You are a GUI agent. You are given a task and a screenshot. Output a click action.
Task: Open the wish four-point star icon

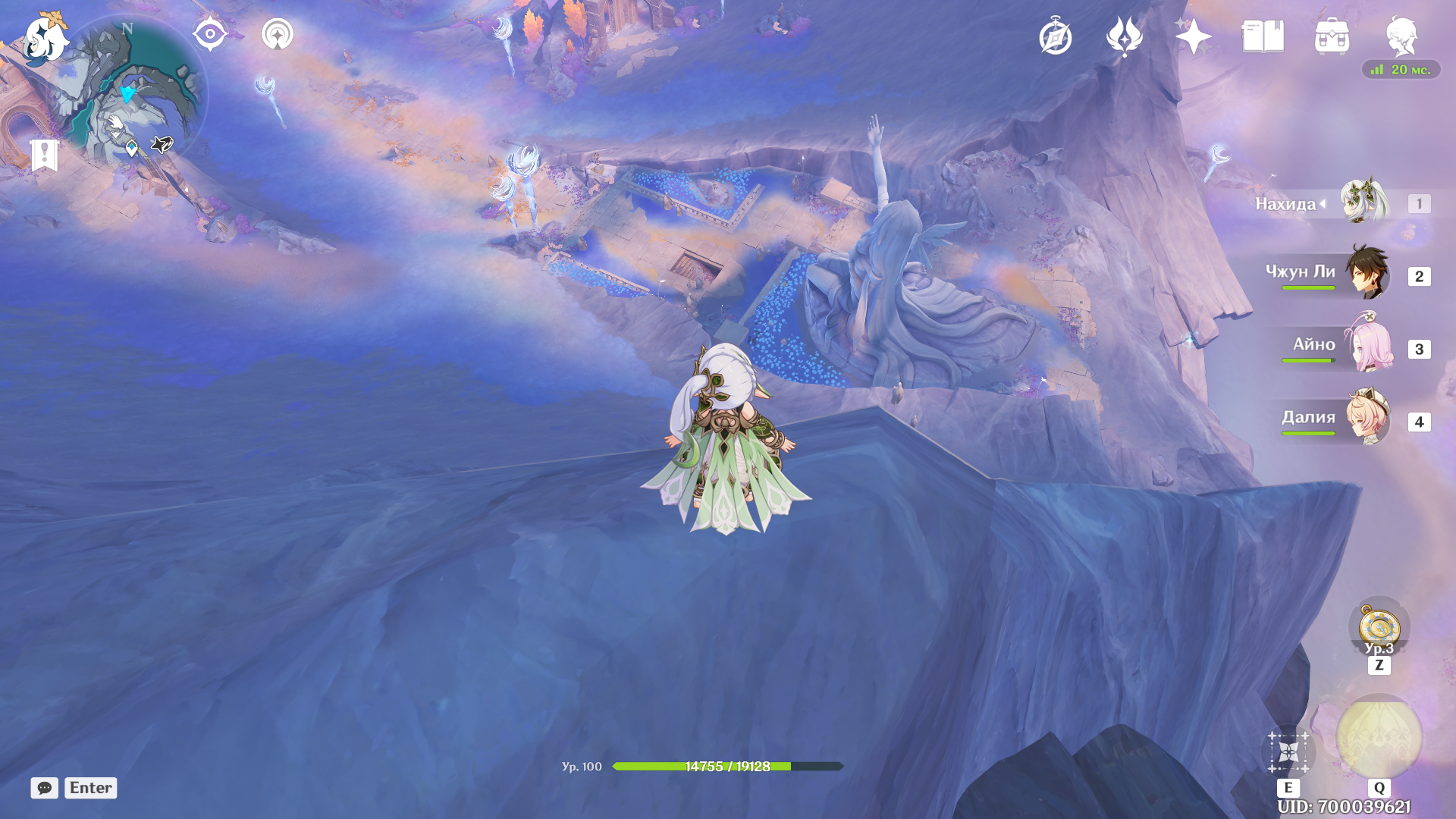click(1193, 36)
